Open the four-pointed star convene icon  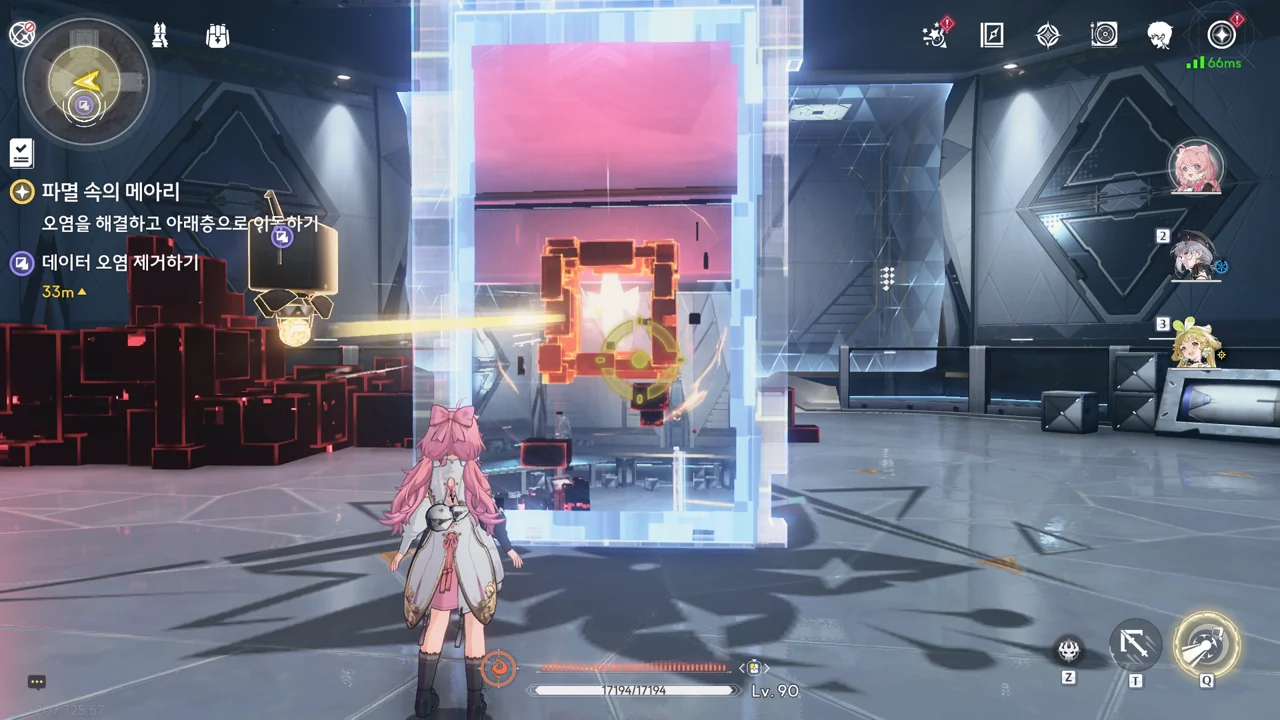point(1047,36)
